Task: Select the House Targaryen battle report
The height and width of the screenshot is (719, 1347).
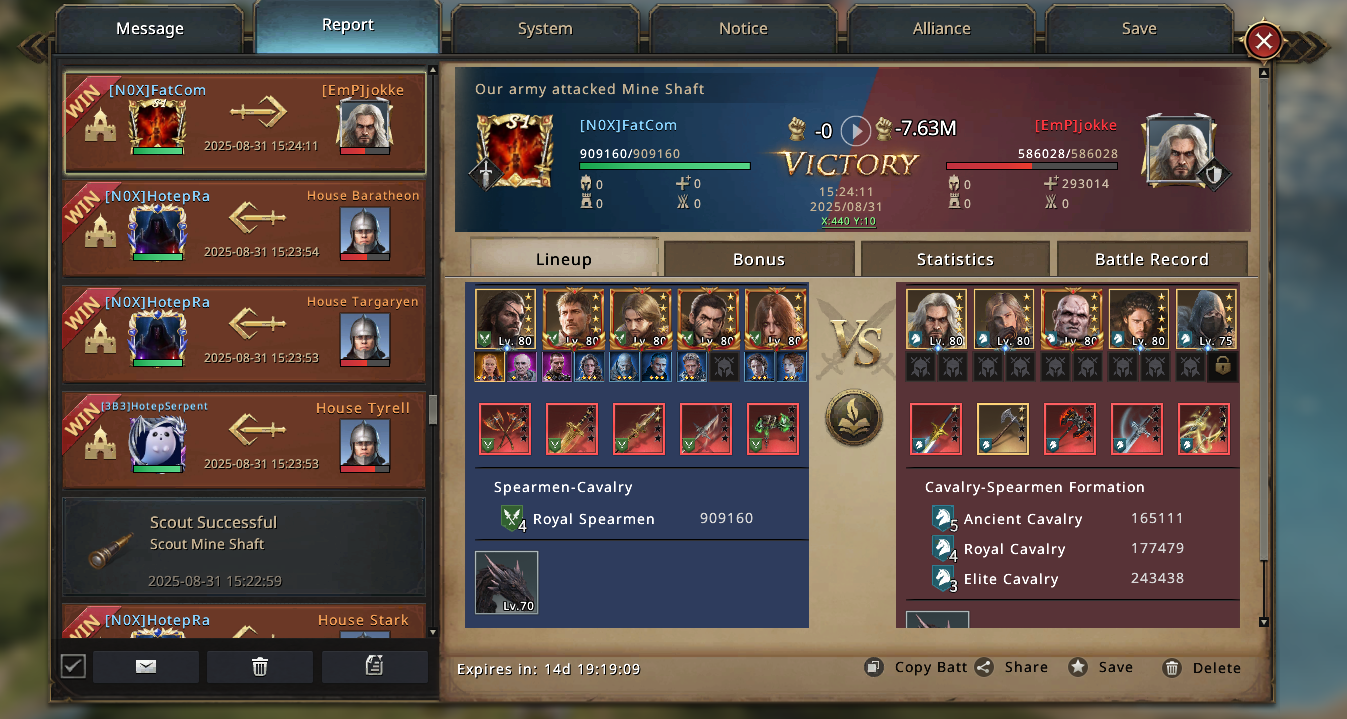Action: point(244,334)
